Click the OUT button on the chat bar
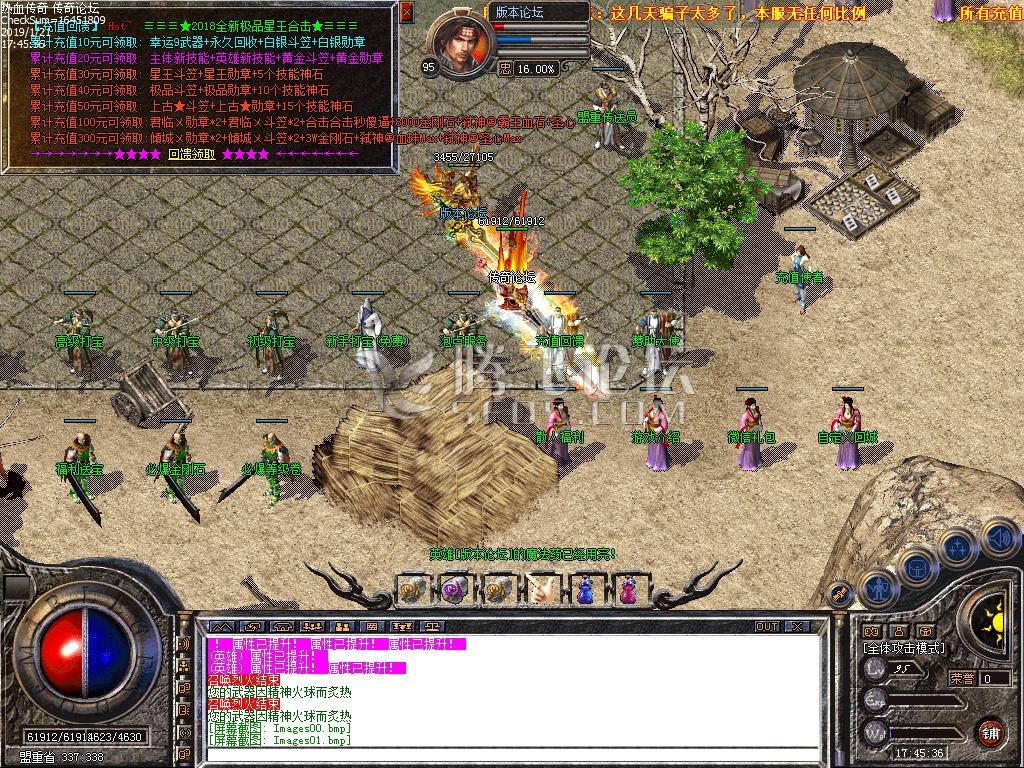1024x768 pixels. tap(766, 626)
